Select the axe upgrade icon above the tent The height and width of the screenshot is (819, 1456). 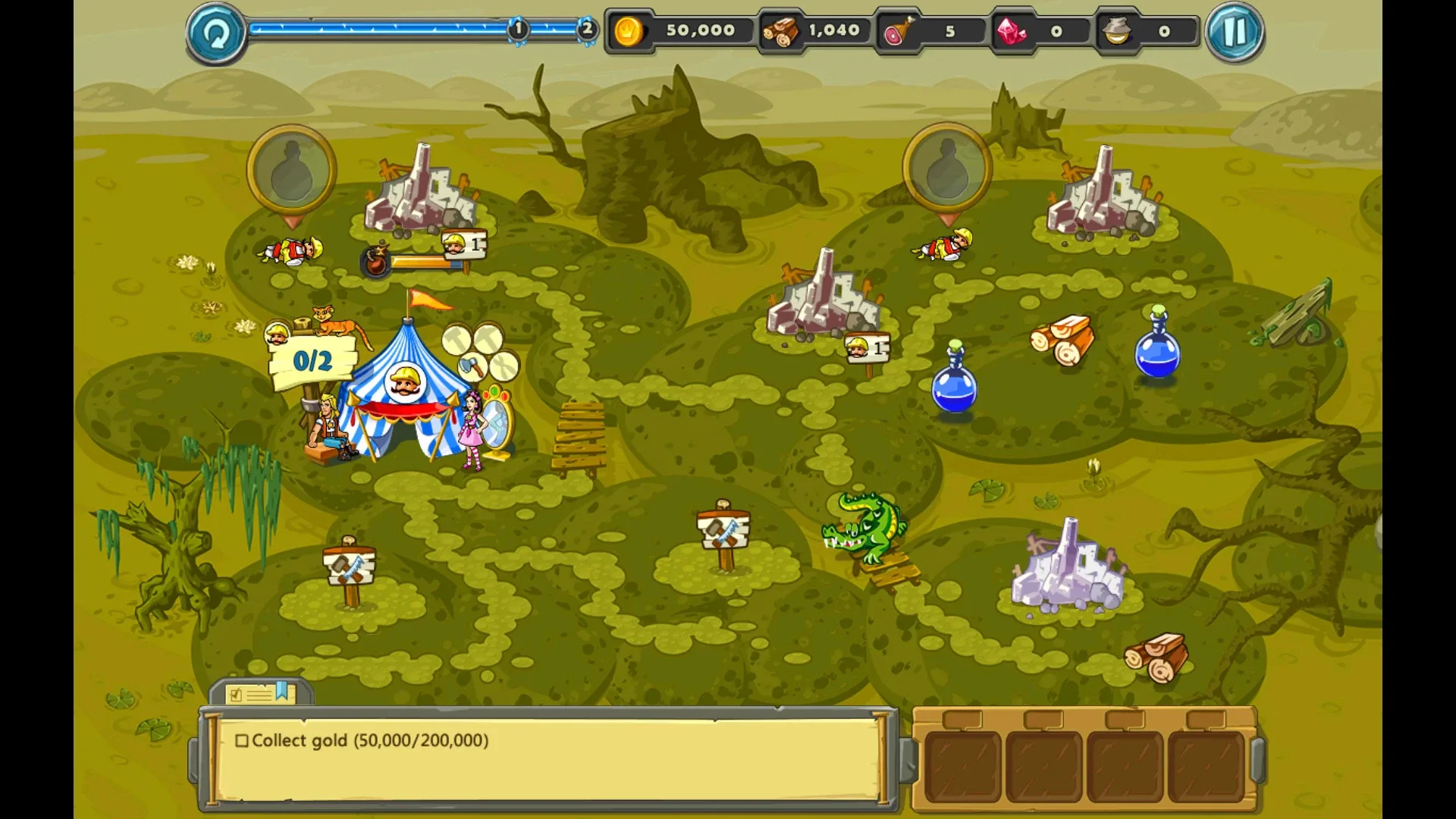pos(472,367)
